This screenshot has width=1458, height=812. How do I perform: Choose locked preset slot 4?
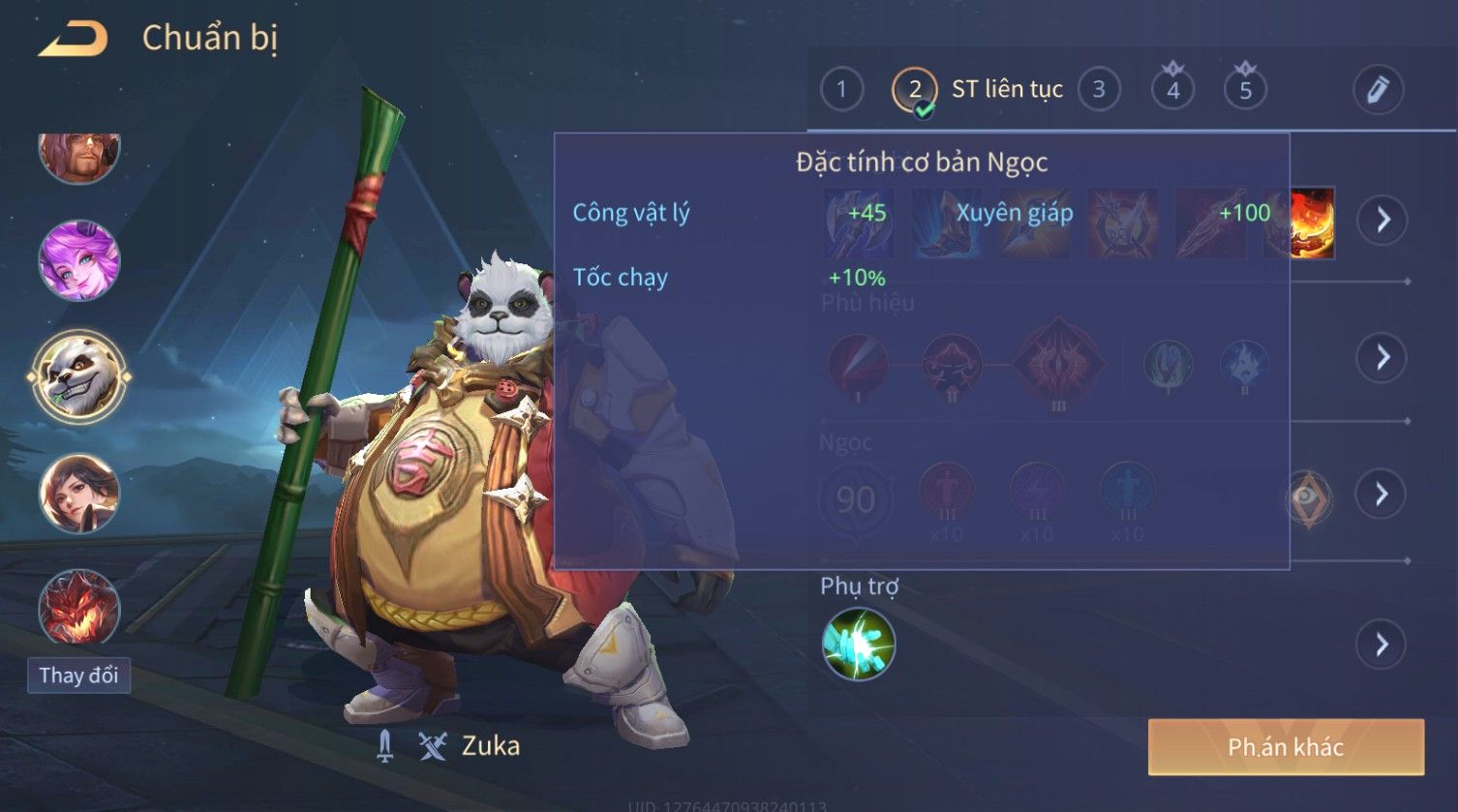[x=1172, y=90]
